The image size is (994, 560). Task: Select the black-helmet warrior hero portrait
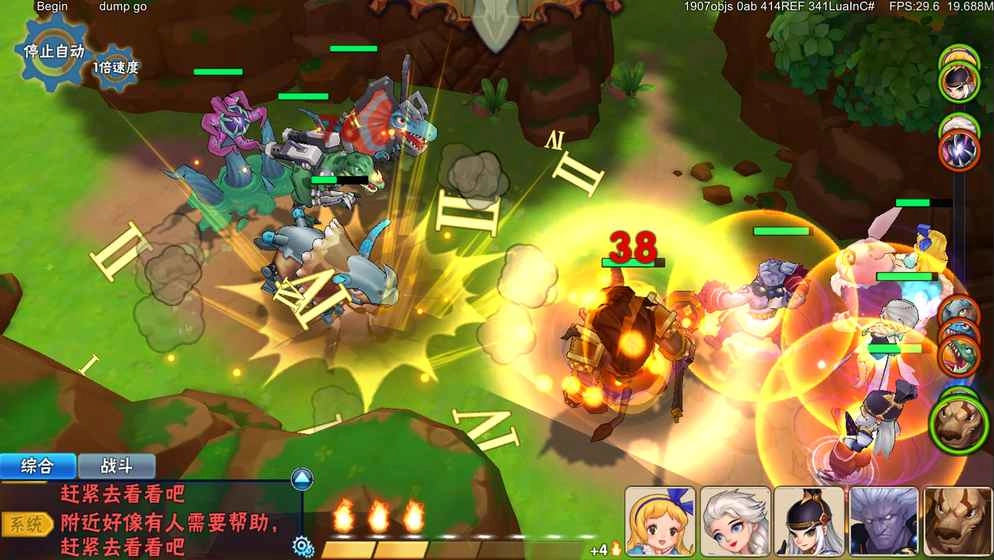[x=809, y=521]
